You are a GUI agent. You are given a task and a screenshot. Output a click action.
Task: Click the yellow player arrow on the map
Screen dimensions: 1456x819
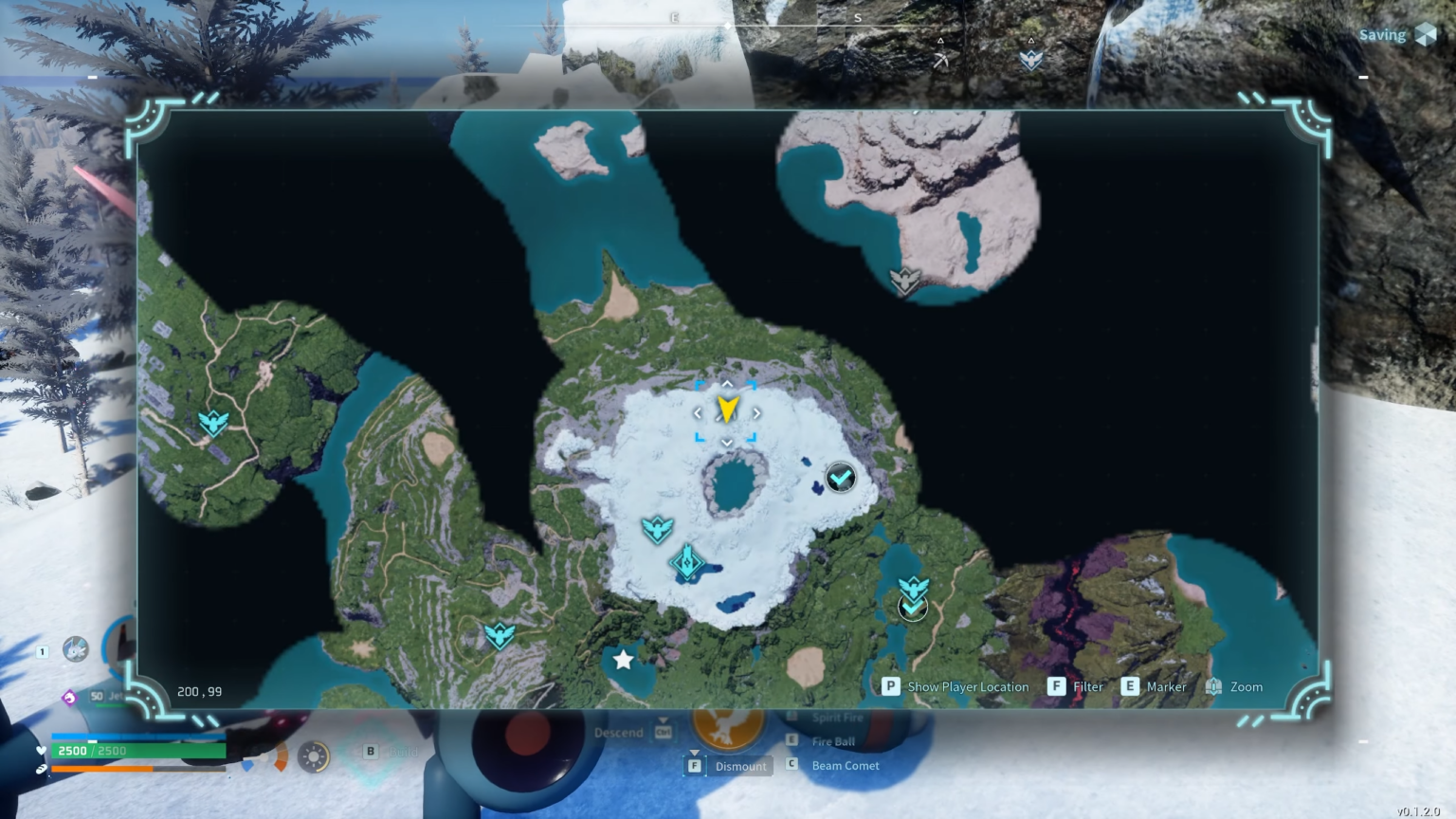[727, 409]
